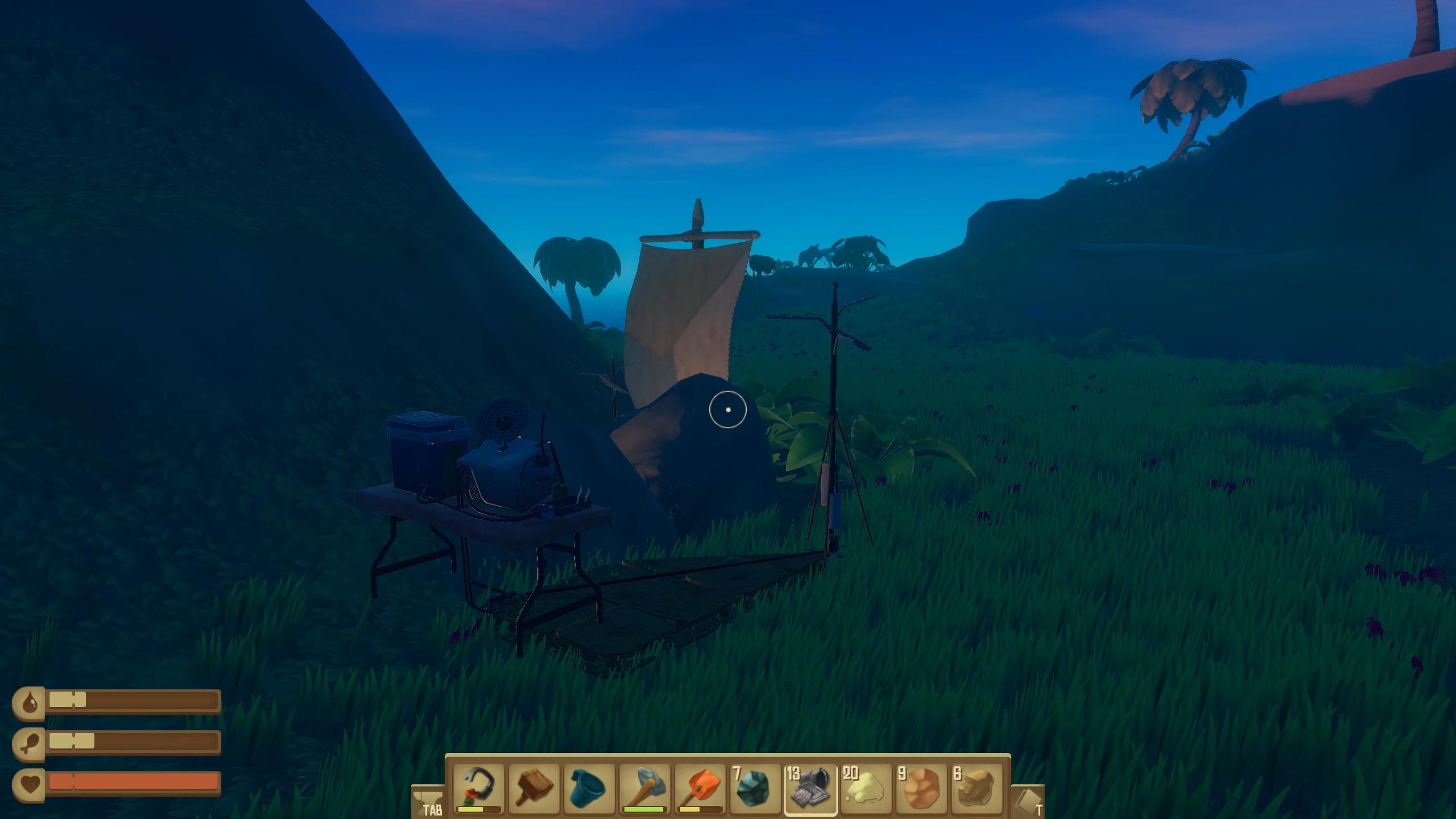Open the inventory via the anvil icon
The height and width of the screenshot is (819, 1456).
(x=428, y=802)
